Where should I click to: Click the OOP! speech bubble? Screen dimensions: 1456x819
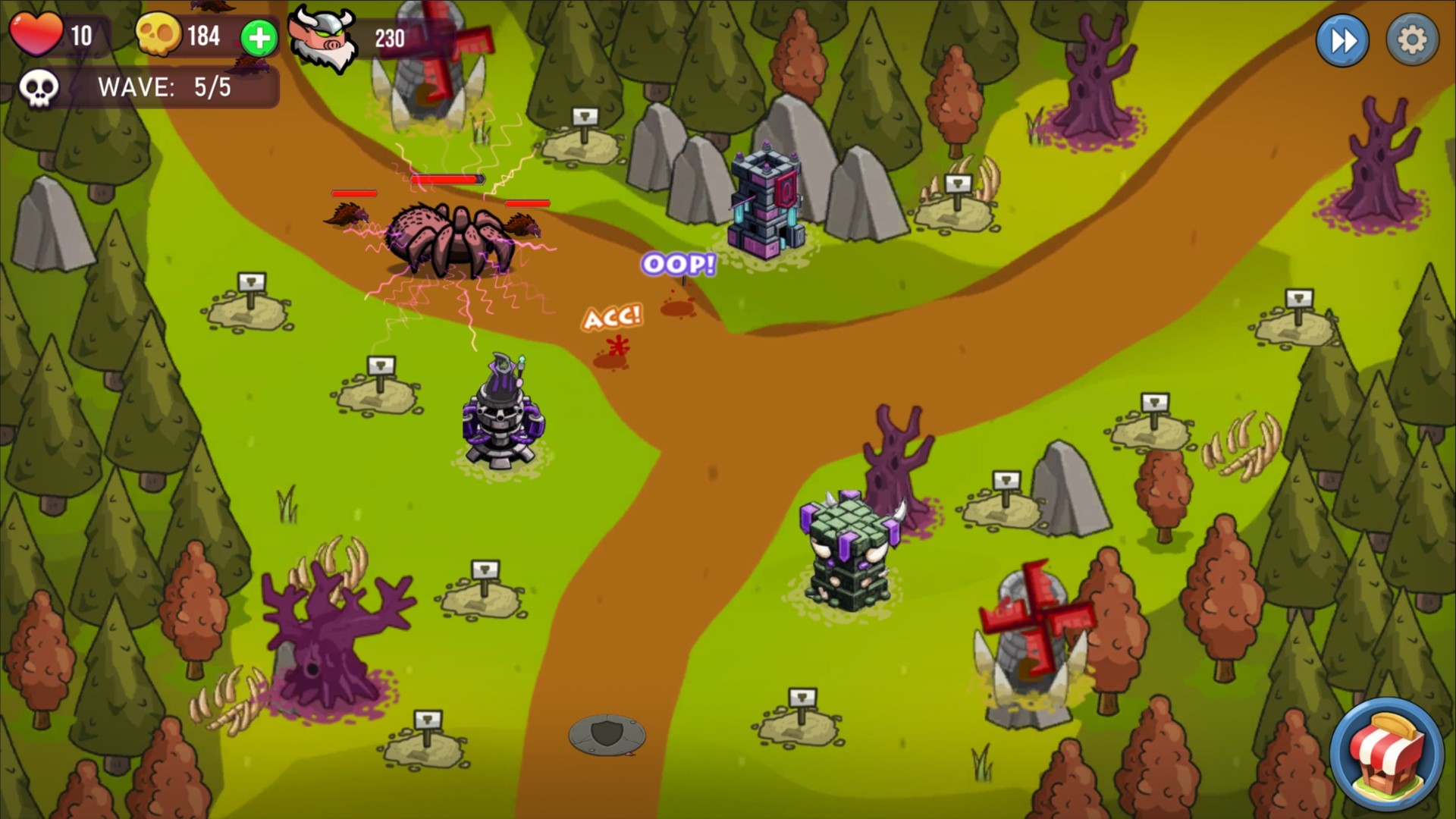coord(677,265)
